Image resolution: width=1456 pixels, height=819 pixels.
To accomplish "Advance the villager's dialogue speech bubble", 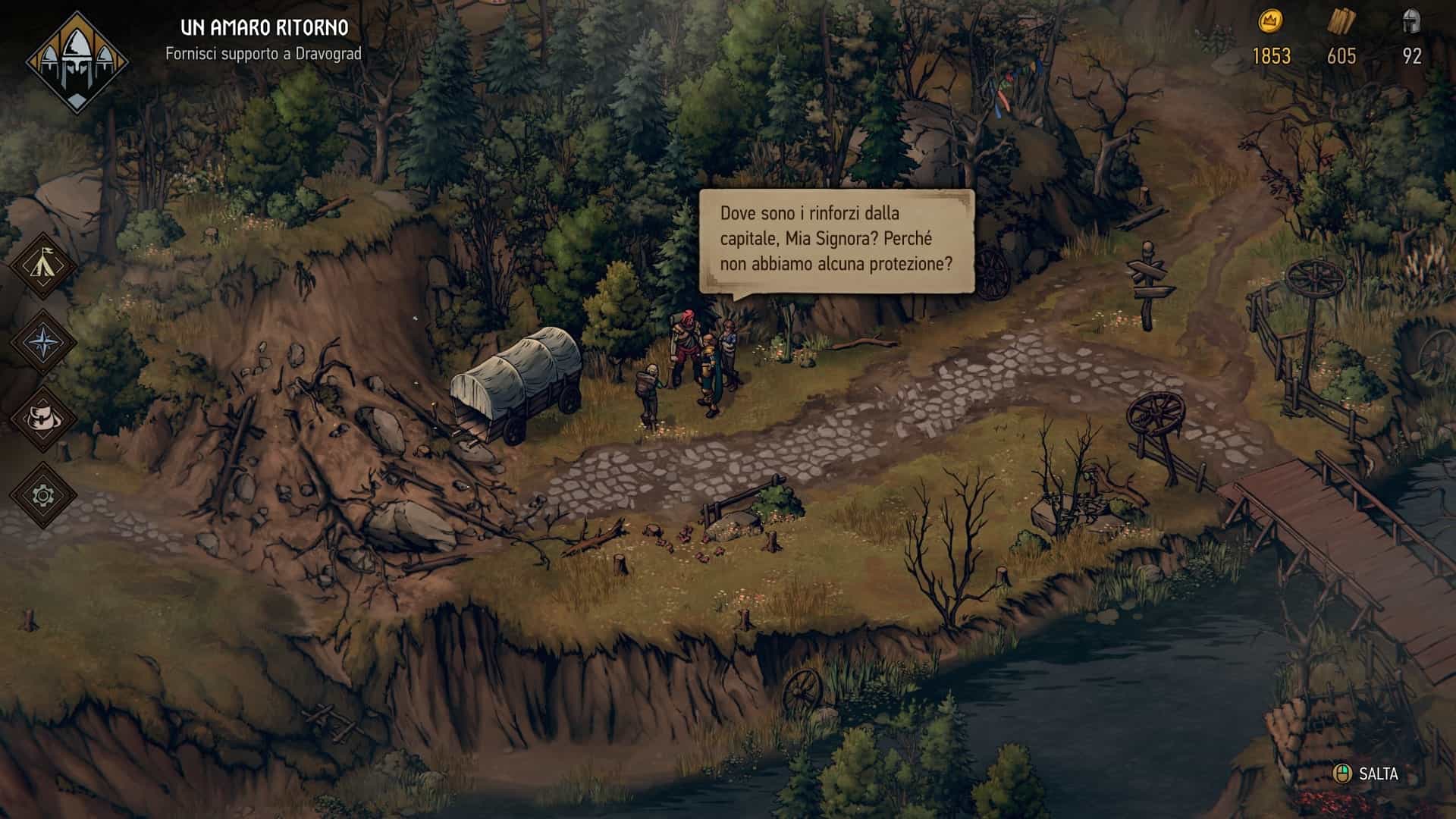I will pos(836,240).
